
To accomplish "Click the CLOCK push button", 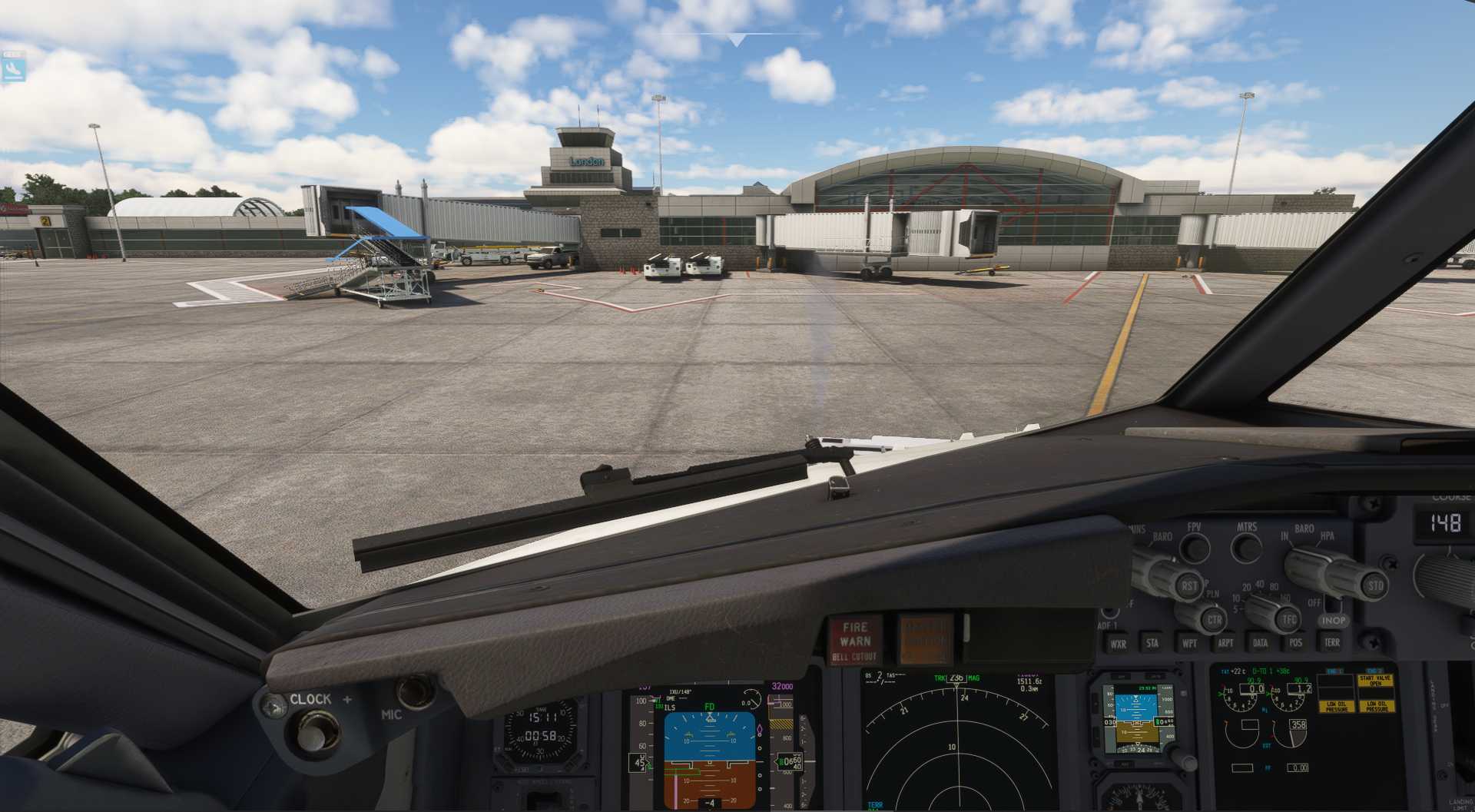I will coord(312,730).
